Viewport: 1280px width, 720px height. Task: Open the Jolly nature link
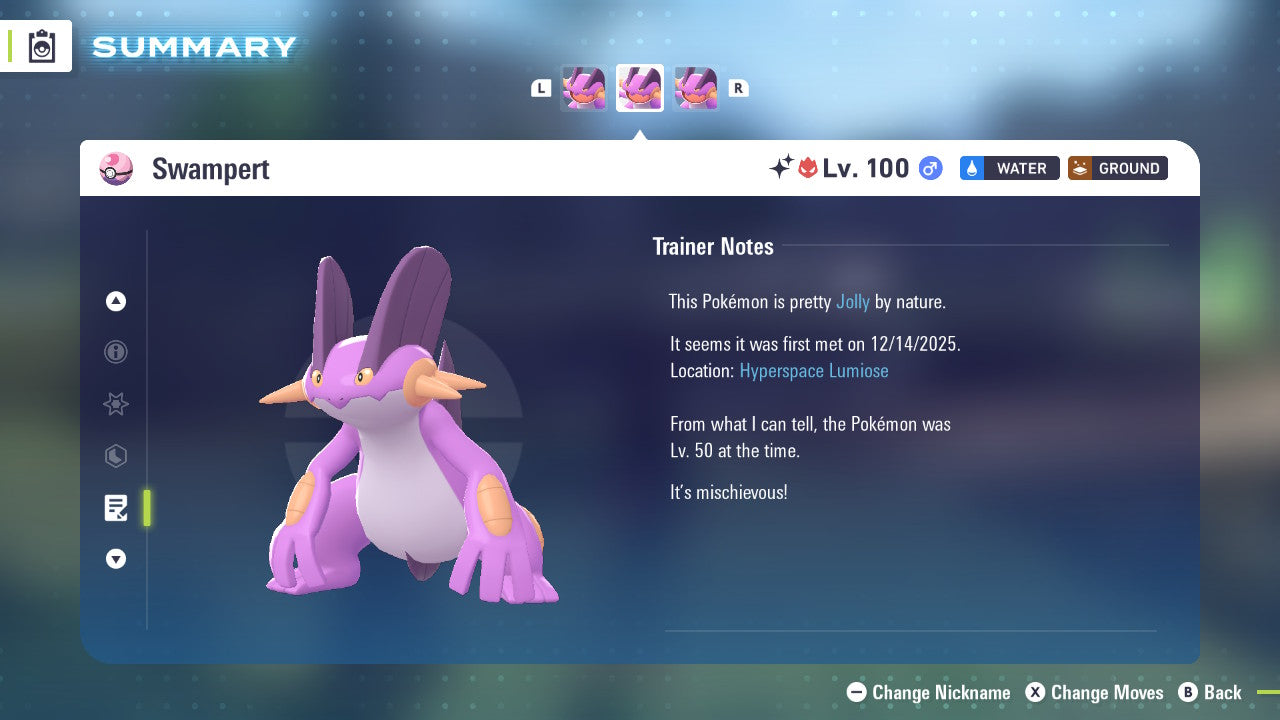pos(852,301)
